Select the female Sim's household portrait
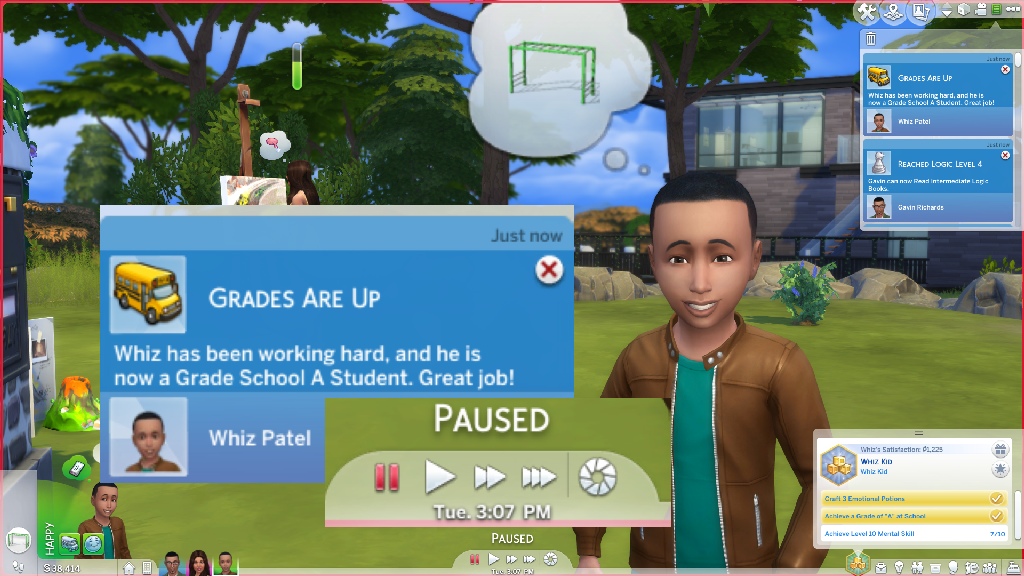 pyautogui.click(x=198, y=563)
